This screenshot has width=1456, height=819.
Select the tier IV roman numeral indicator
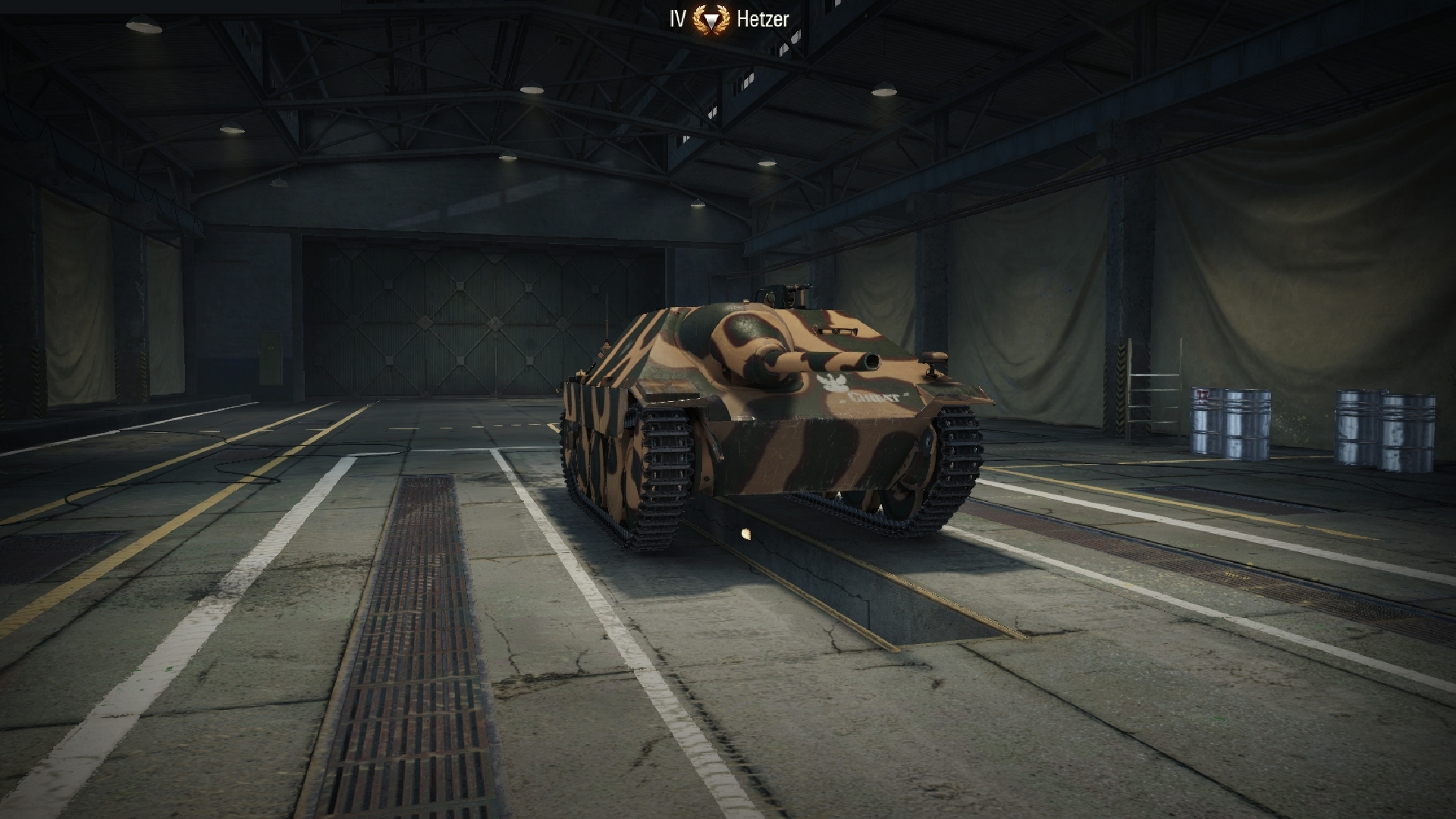click(676, 17)
